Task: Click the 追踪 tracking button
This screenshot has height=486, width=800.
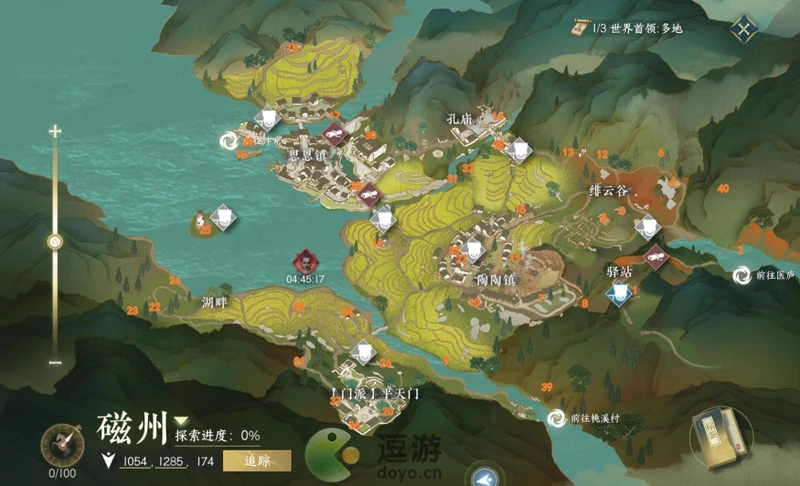Action: pyautogui.click(x=257, y=461)
